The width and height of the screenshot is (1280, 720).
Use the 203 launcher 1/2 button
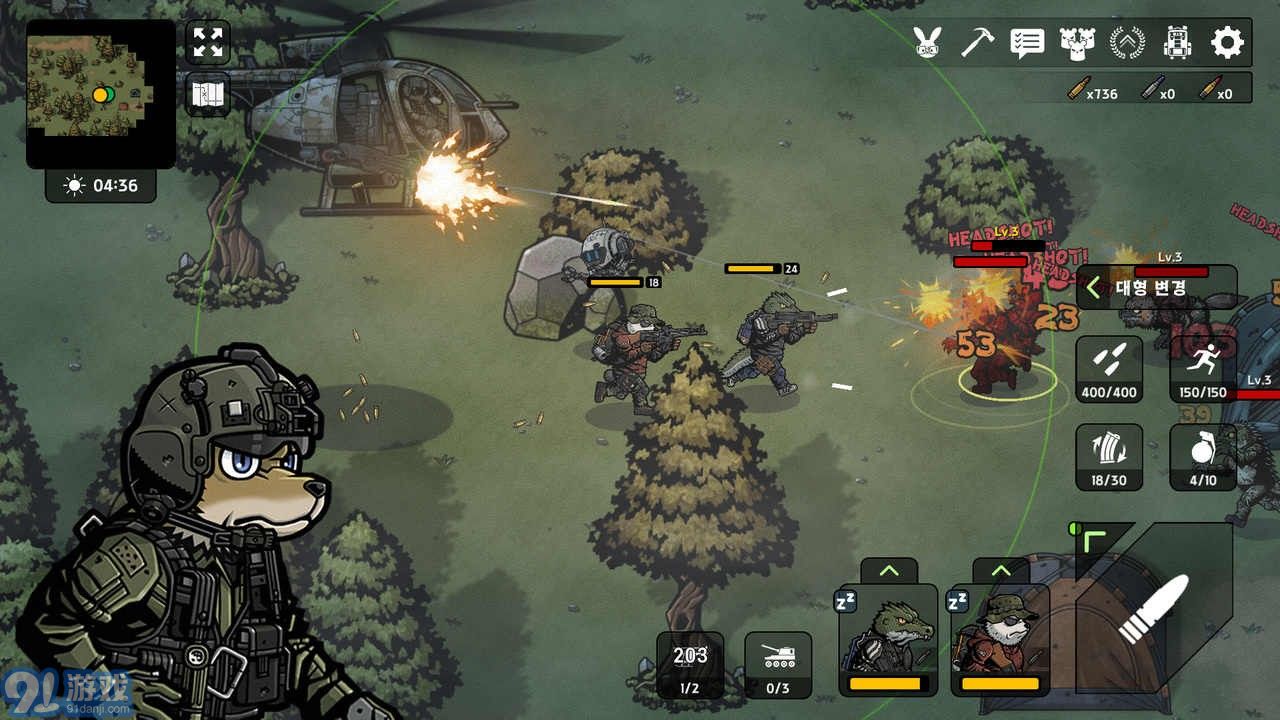coord(690,665)
